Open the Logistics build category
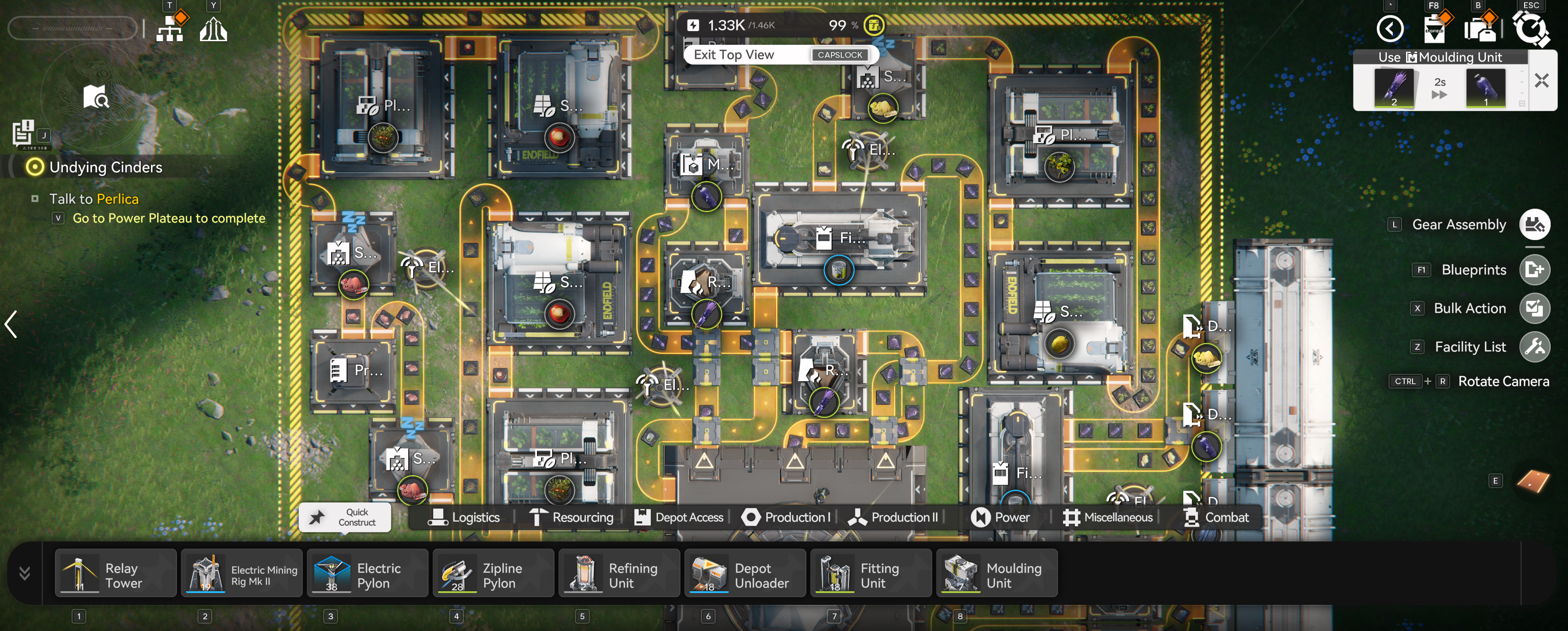1568x631 pixels. [x=464, y=517]
